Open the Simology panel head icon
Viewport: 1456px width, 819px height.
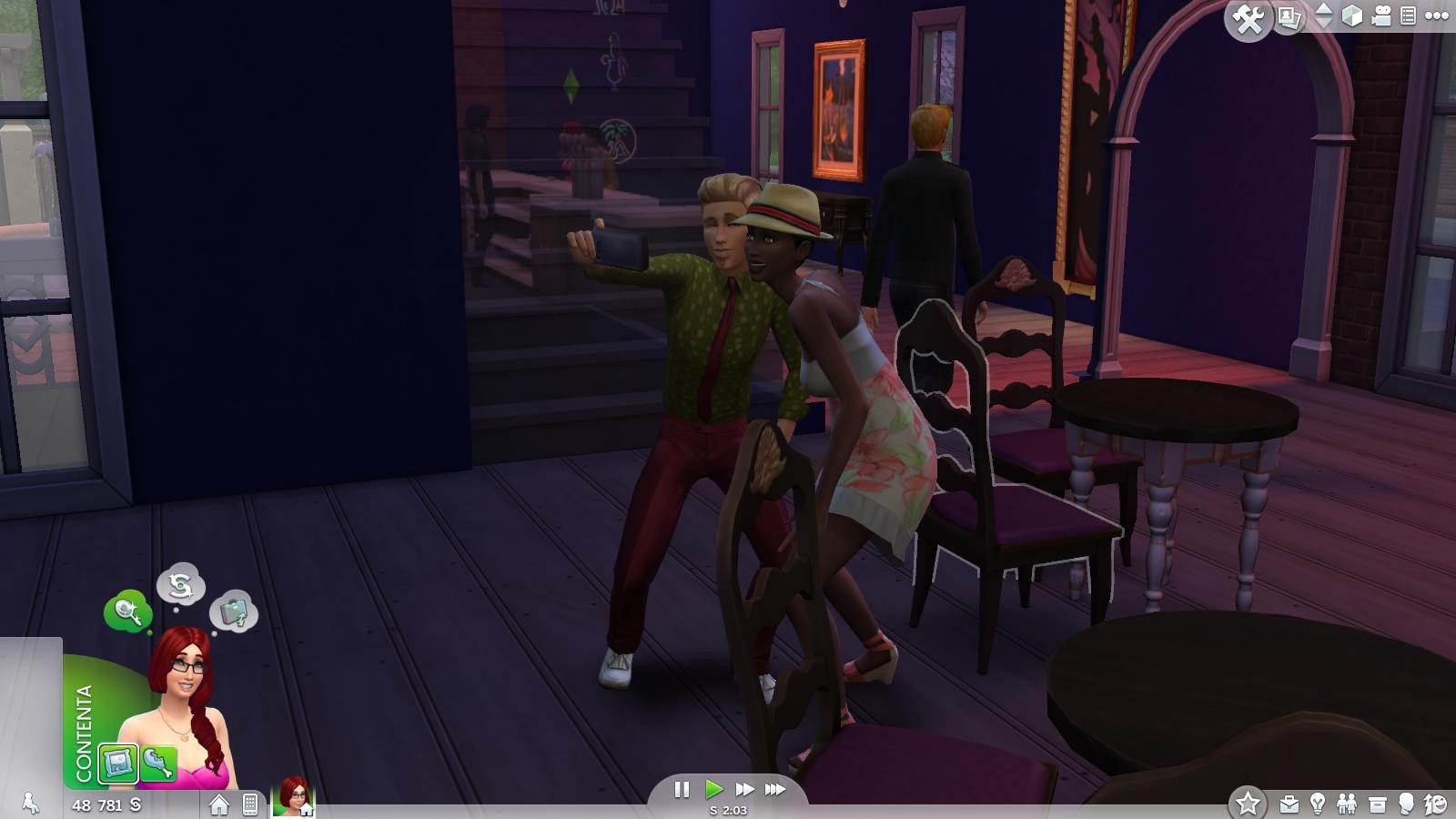click(x=1404, y=803)
